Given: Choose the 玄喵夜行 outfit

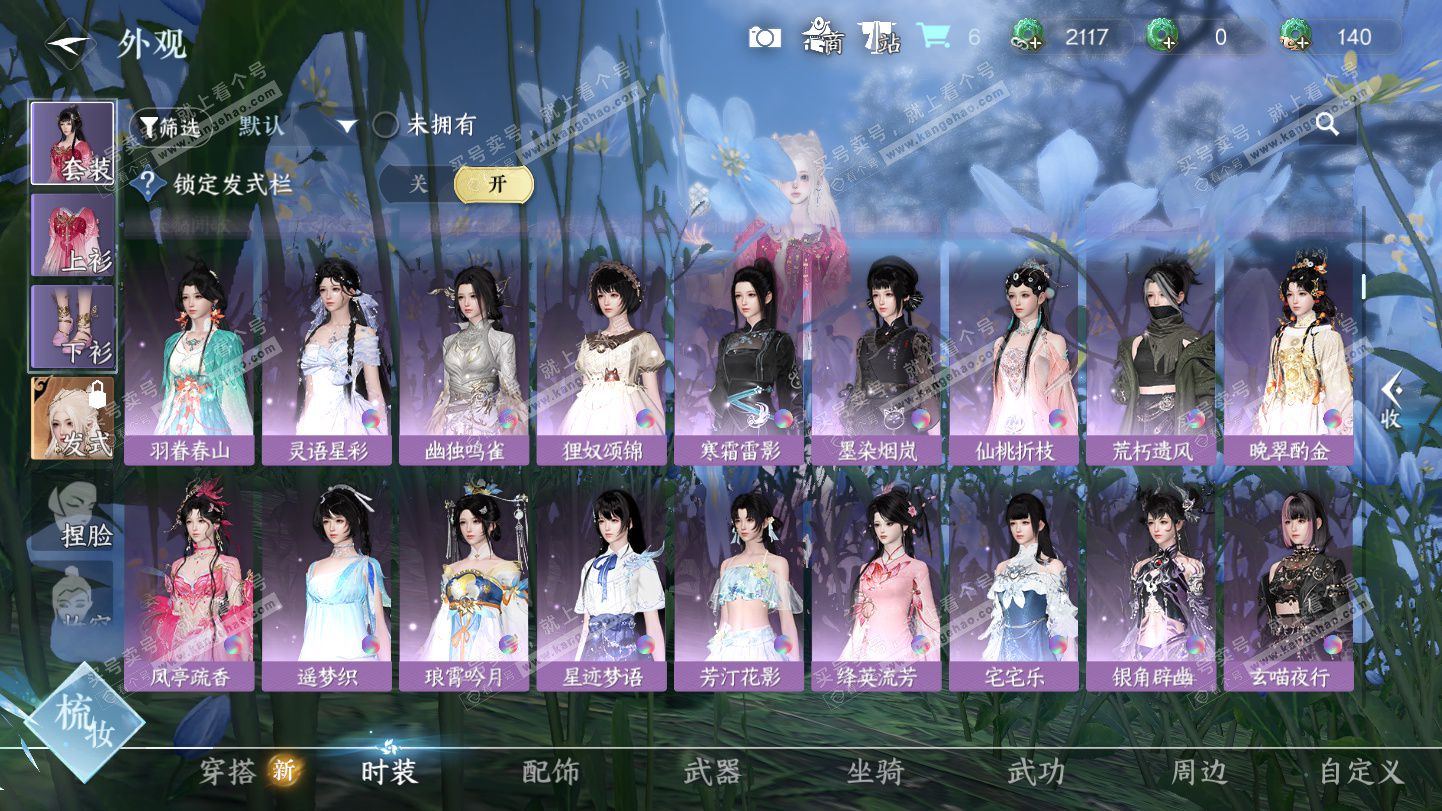Looking at the screenshot, I should (x=1288, y=588).
